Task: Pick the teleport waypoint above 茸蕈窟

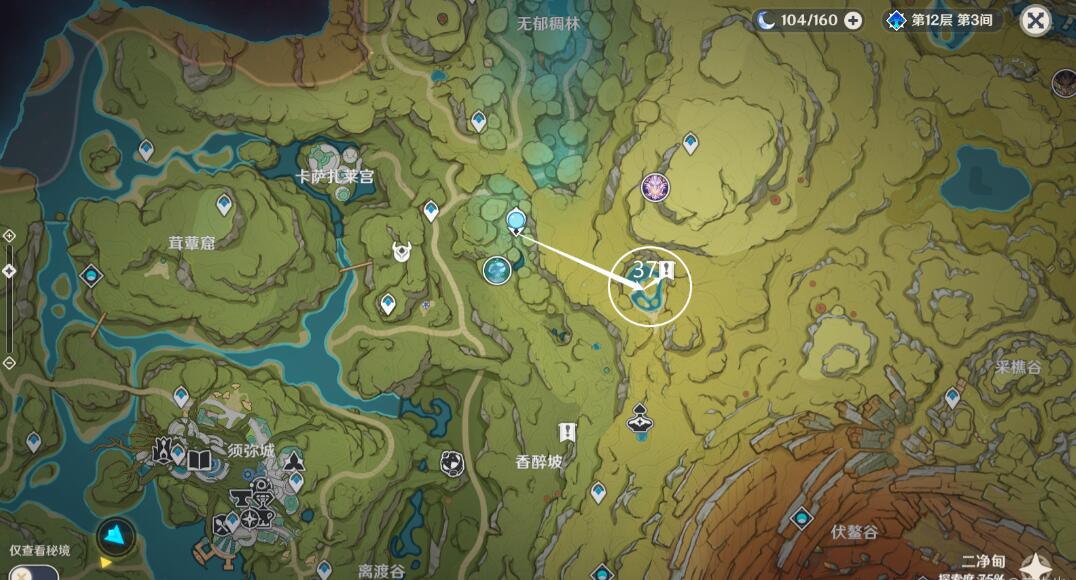Action: pos(224,204)
